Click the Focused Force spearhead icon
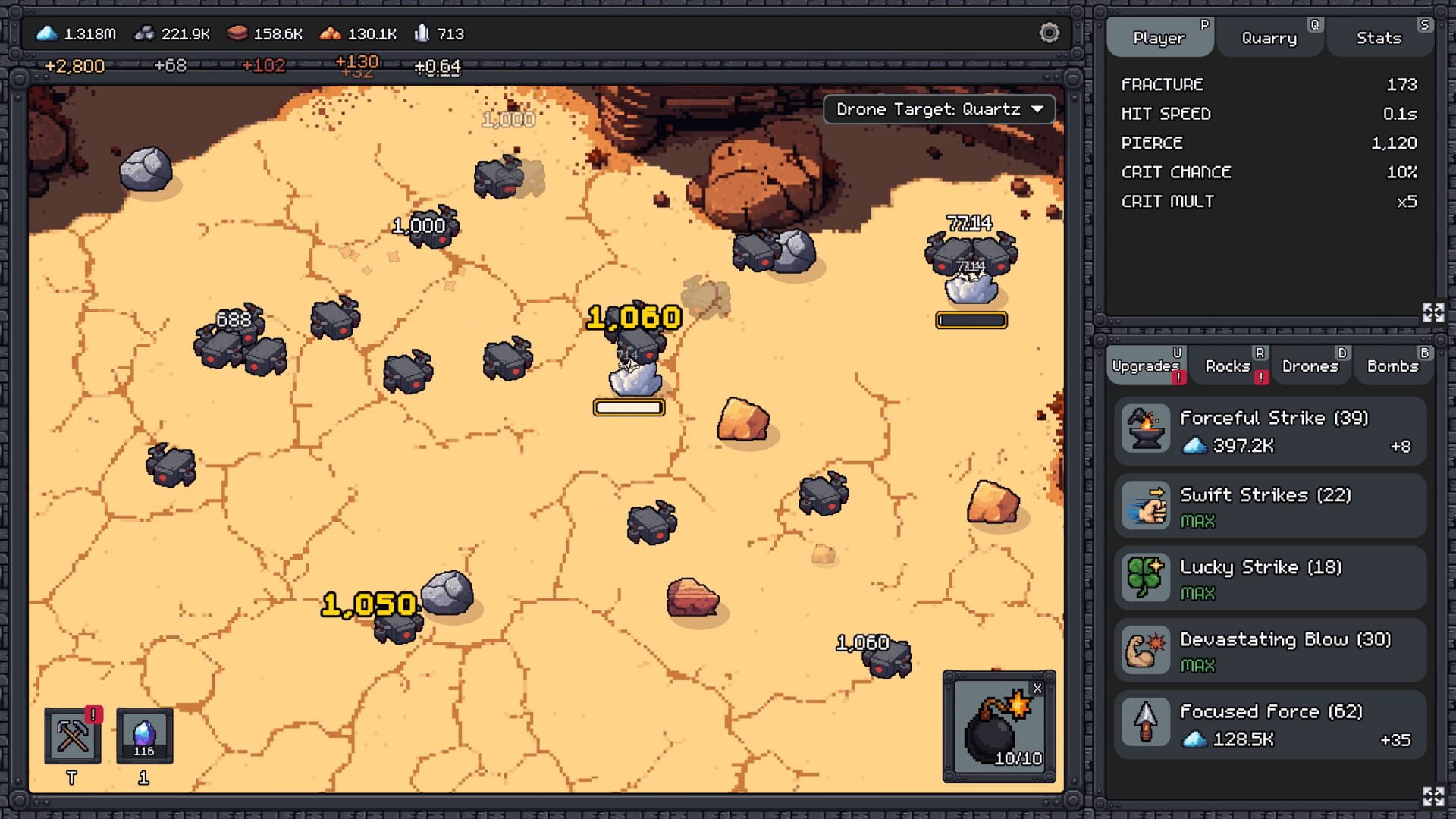This screenshot has width=1456, height=819. click(x=1145, y=721)
